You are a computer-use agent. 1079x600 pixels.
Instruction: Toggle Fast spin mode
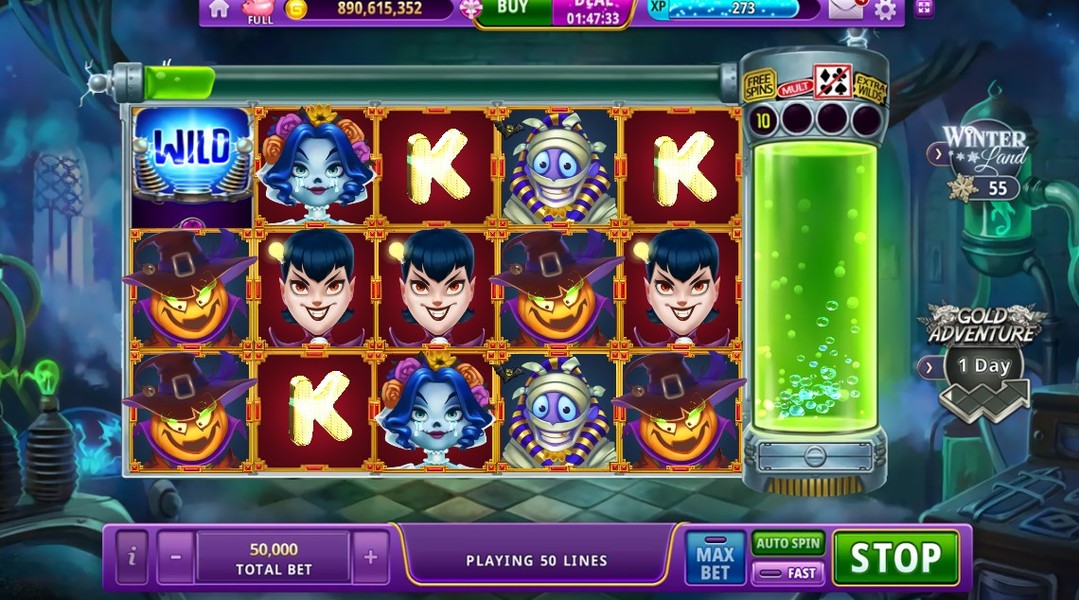click(x=788, y=573)
